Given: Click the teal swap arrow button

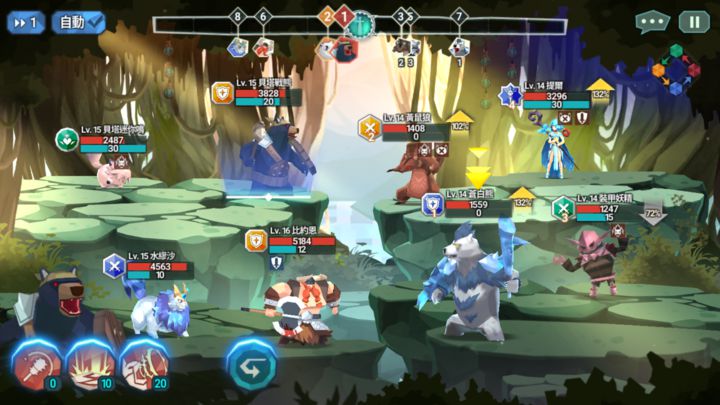Looking at the screenshot, I should pyautogui.click(x=250, y=363).
